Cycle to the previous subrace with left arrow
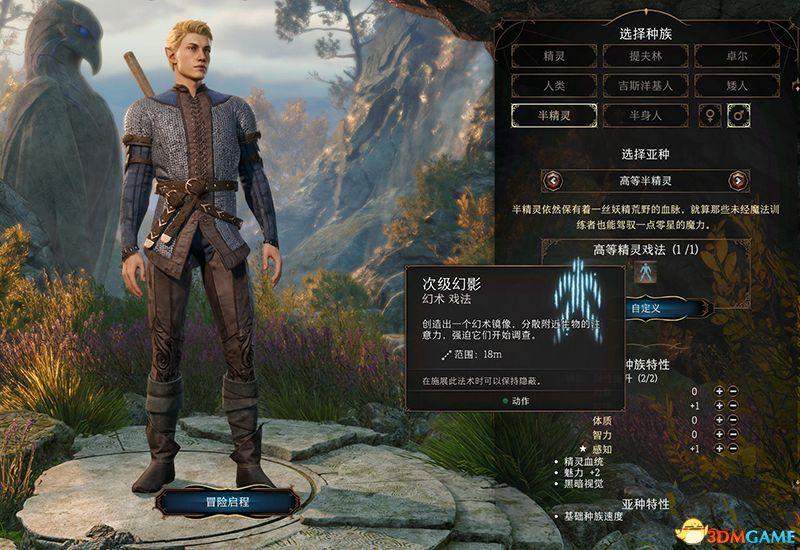The height and width of the screenshot is (550, 800). (550, 180)
